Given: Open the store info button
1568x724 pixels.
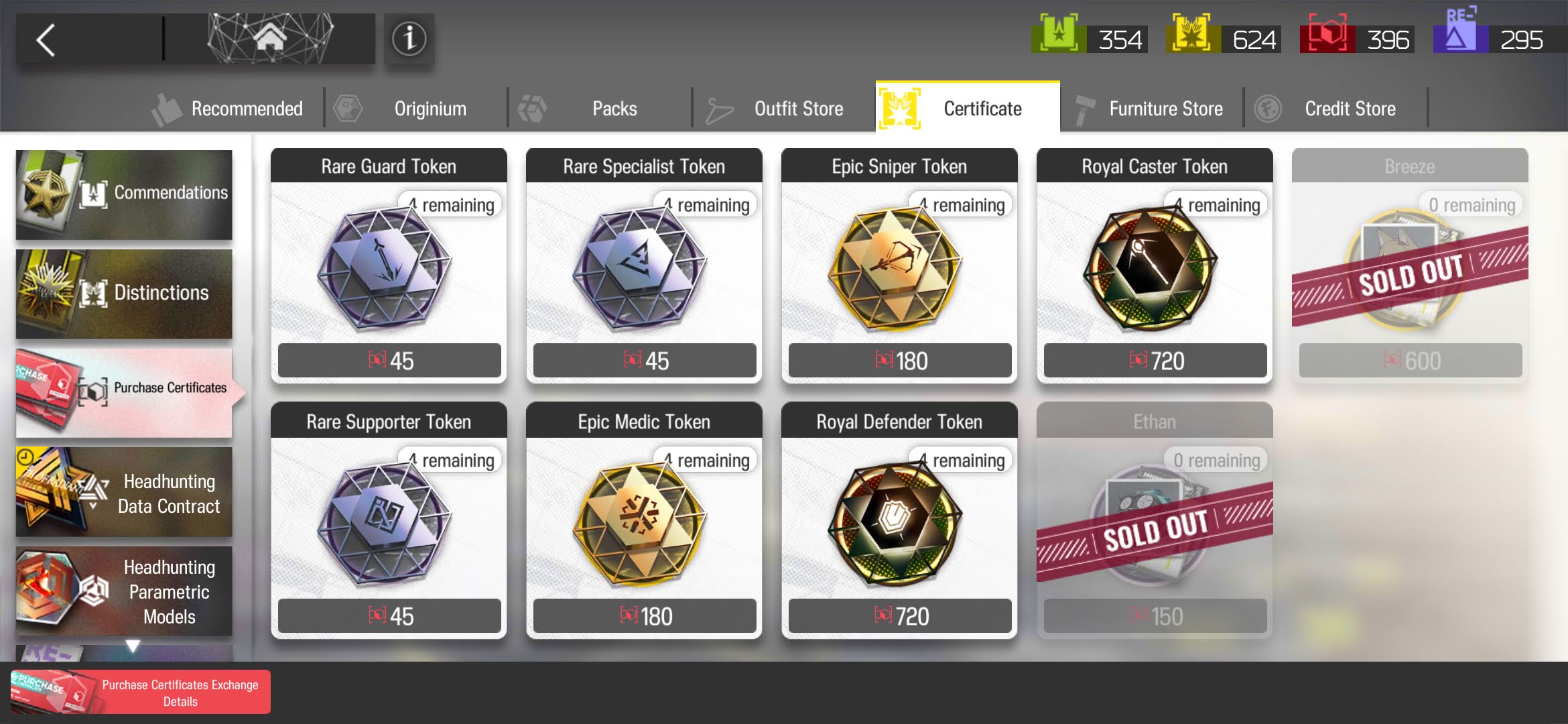Looking at the screenshot, I should [x=409, y=39].
